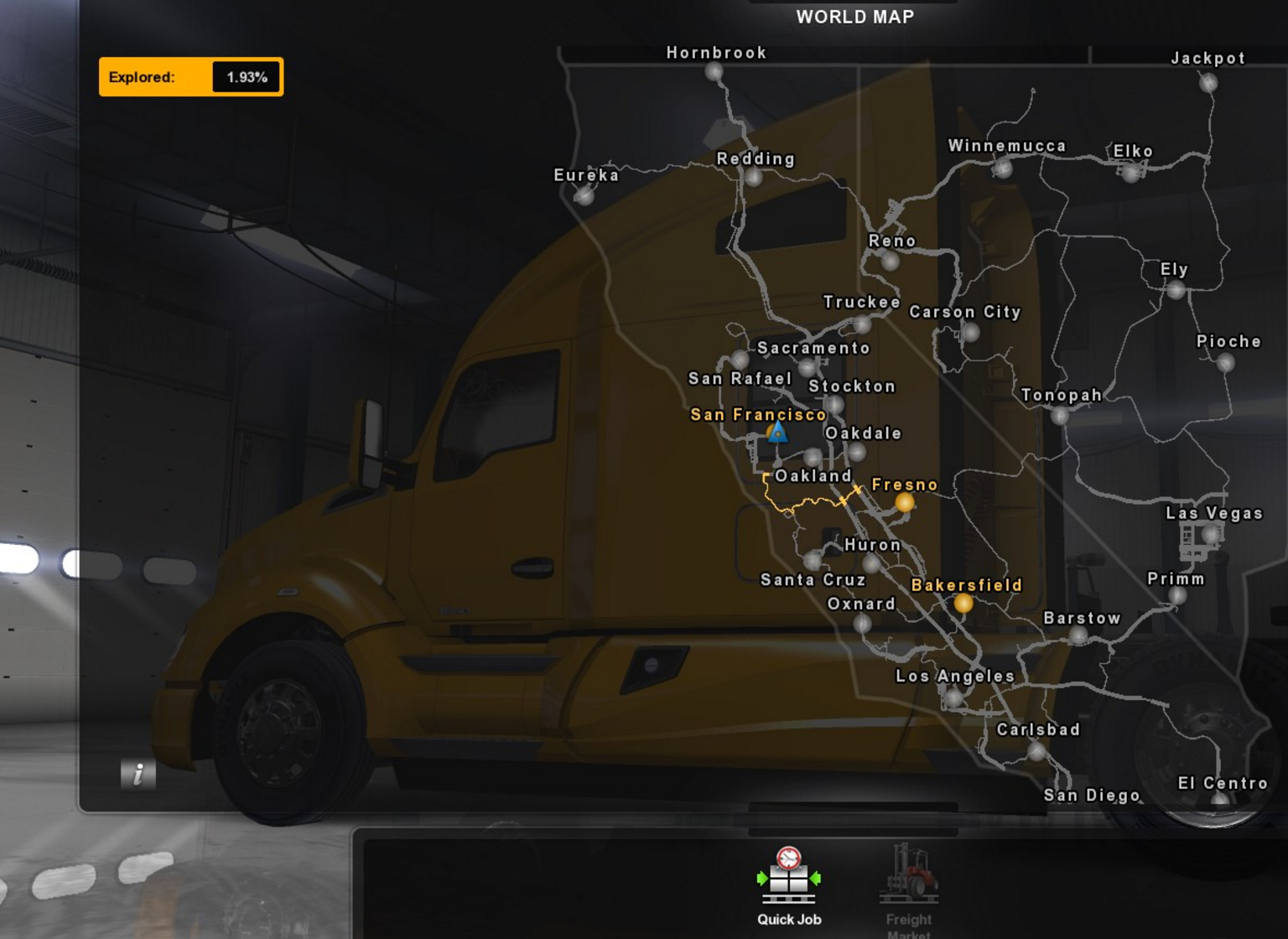This screenshot has height=939, width=1288.
Task: Choose the Winnemucca city marker
Action: (1002, 168)
